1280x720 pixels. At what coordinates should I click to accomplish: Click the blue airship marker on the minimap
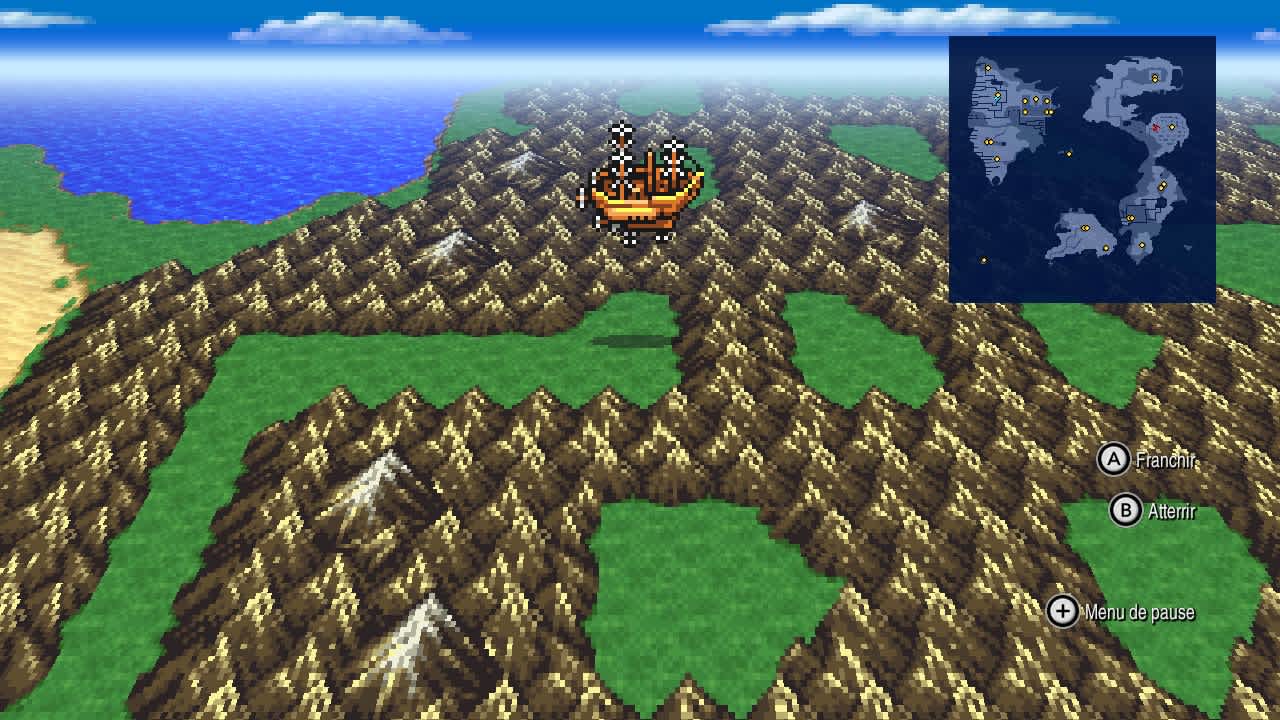(996, 99)
